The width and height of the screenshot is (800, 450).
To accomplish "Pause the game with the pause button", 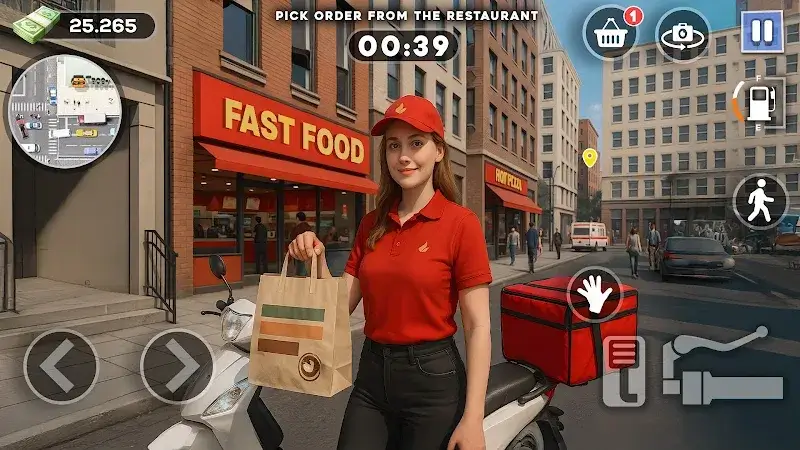I will [762, 31].
